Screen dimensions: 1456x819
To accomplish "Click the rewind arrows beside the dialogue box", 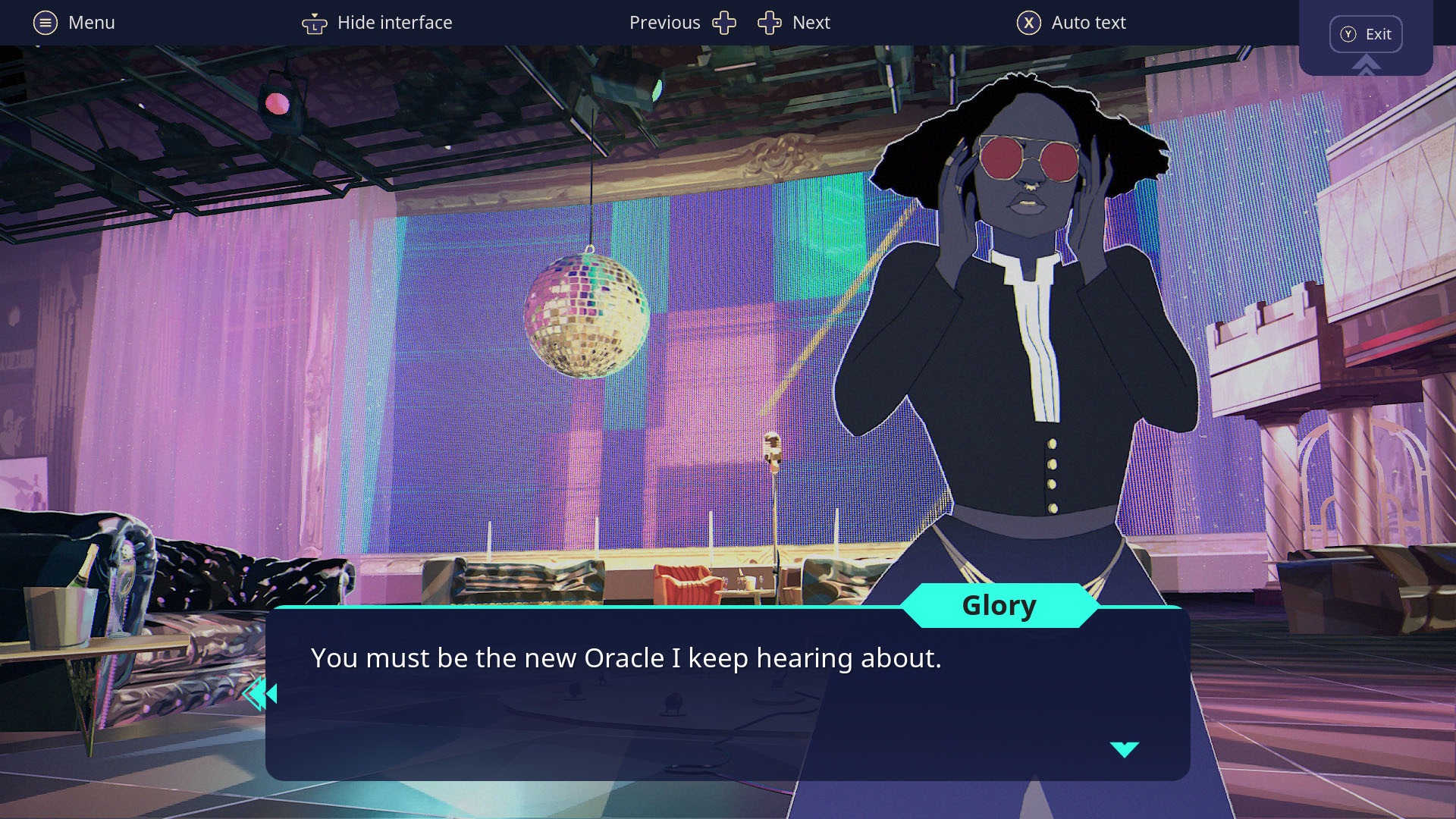I will click(260, 693).
